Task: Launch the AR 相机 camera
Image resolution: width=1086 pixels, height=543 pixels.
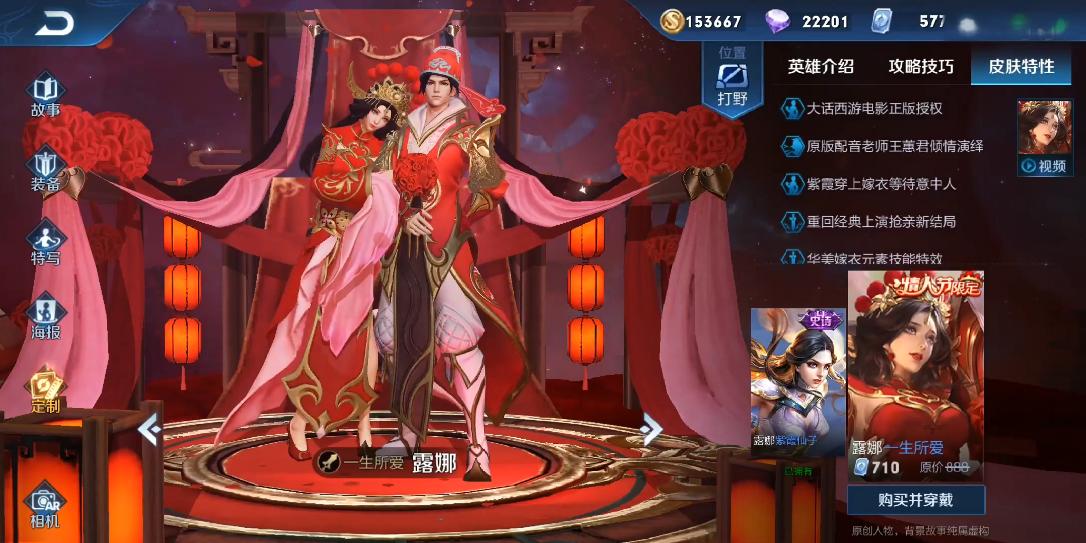Action: point(45,506)
